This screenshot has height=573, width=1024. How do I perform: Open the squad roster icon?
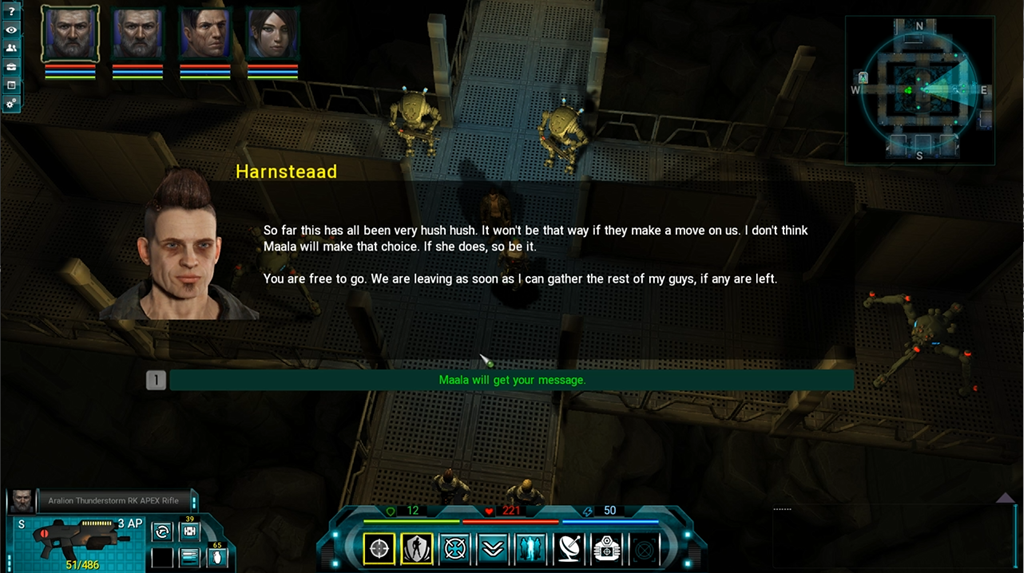click(11, 48)
